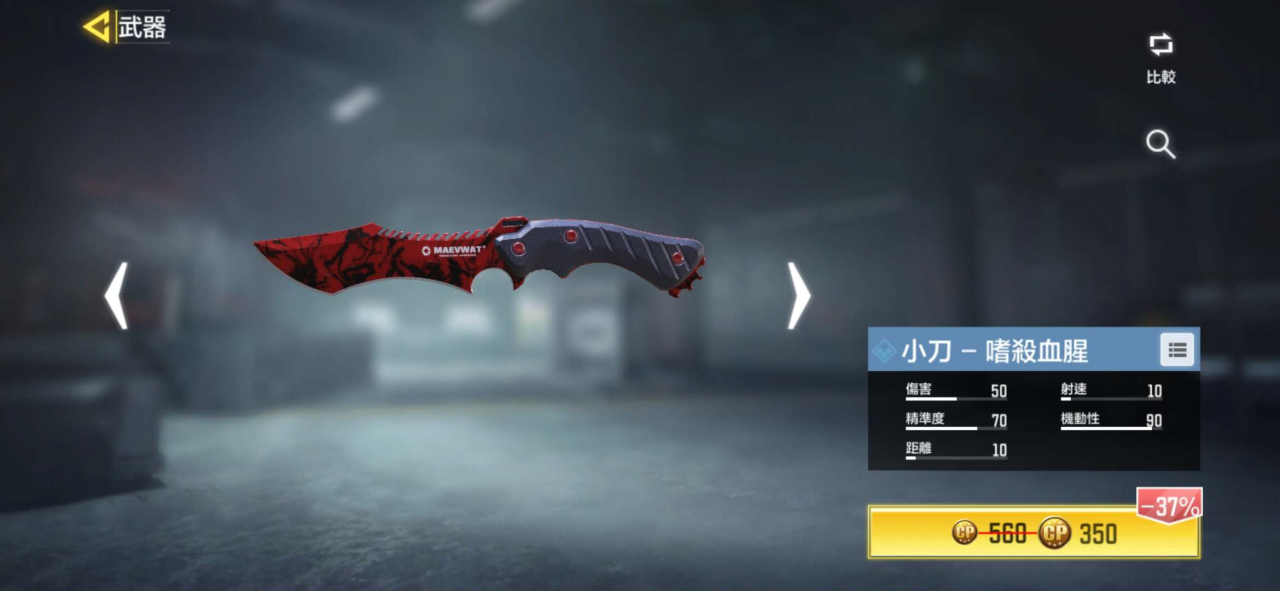Buy the knife for 350 CP
Screen dimensions: 1280x591
pos(1033,533)
